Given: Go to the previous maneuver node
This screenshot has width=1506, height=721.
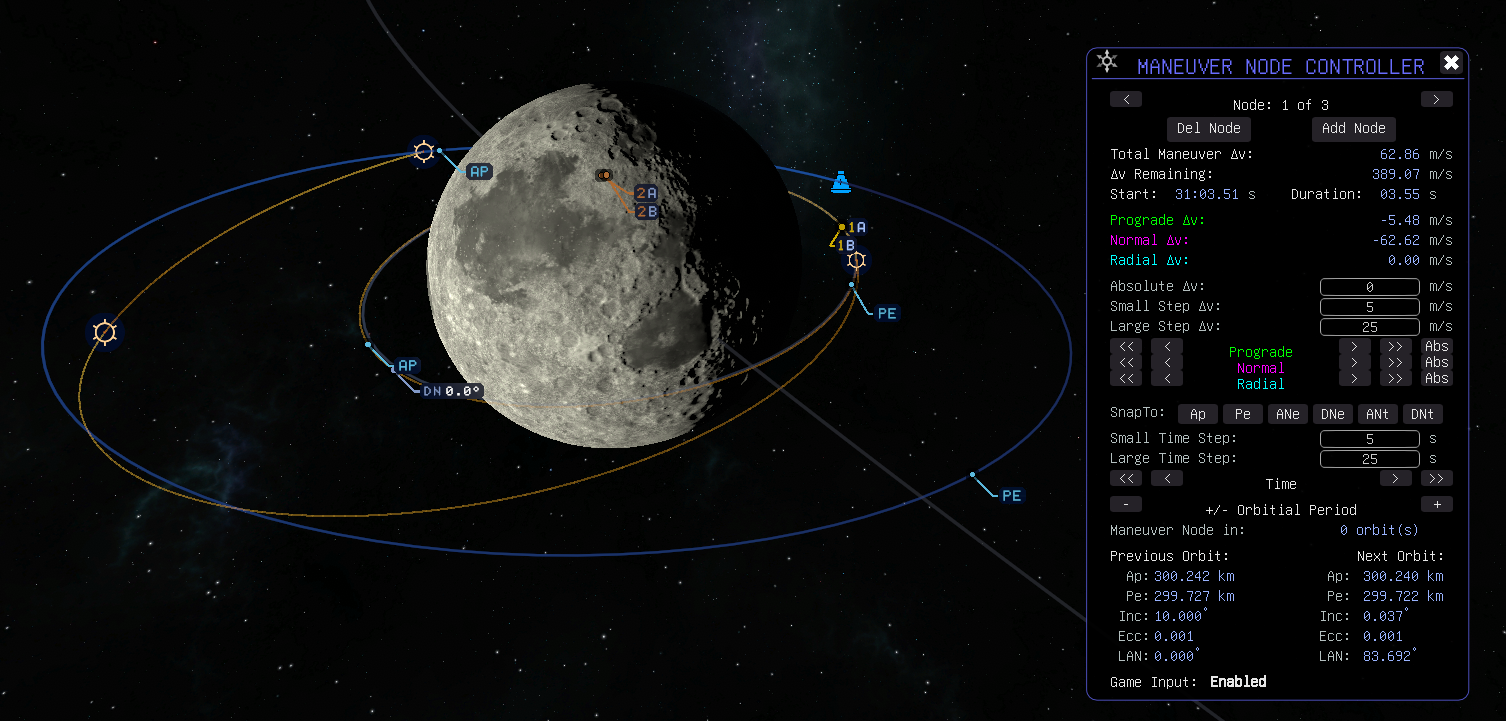Looking at the screenshot, I should [1126, 99].
